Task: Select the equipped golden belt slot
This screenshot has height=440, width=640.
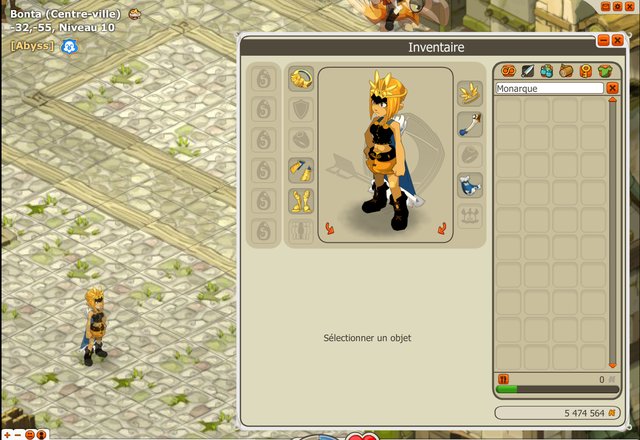Action: (301, 169)
